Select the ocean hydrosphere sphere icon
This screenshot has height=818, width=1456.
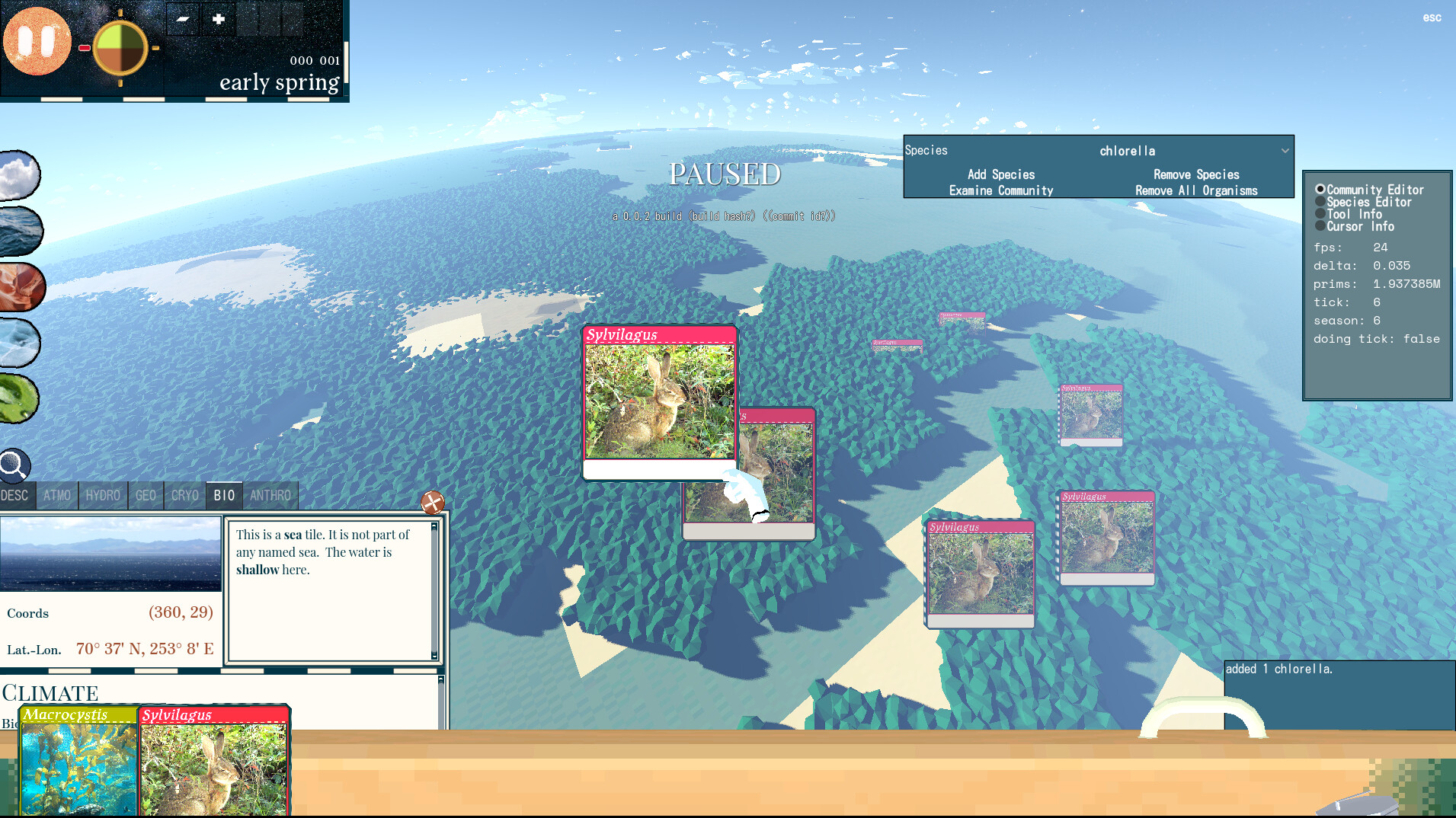pos(20,231)
